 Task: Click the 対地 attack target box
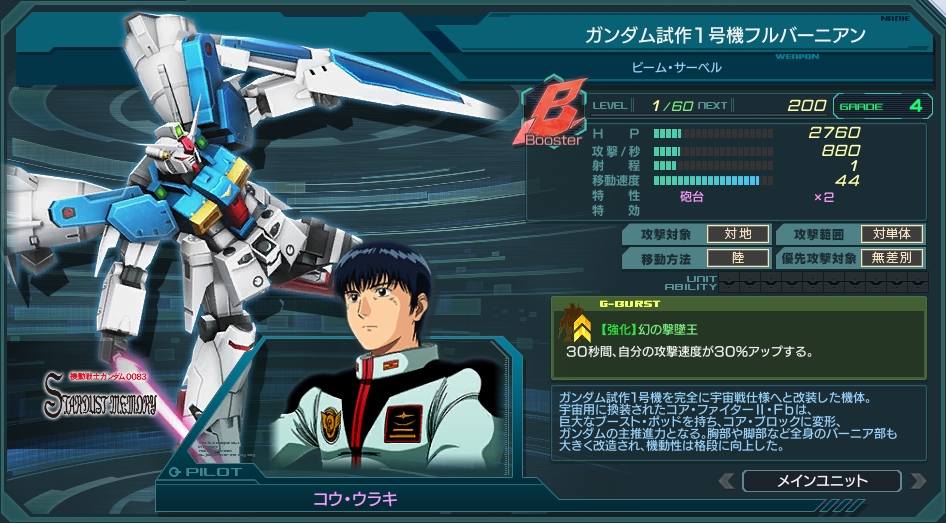[738, 234]
